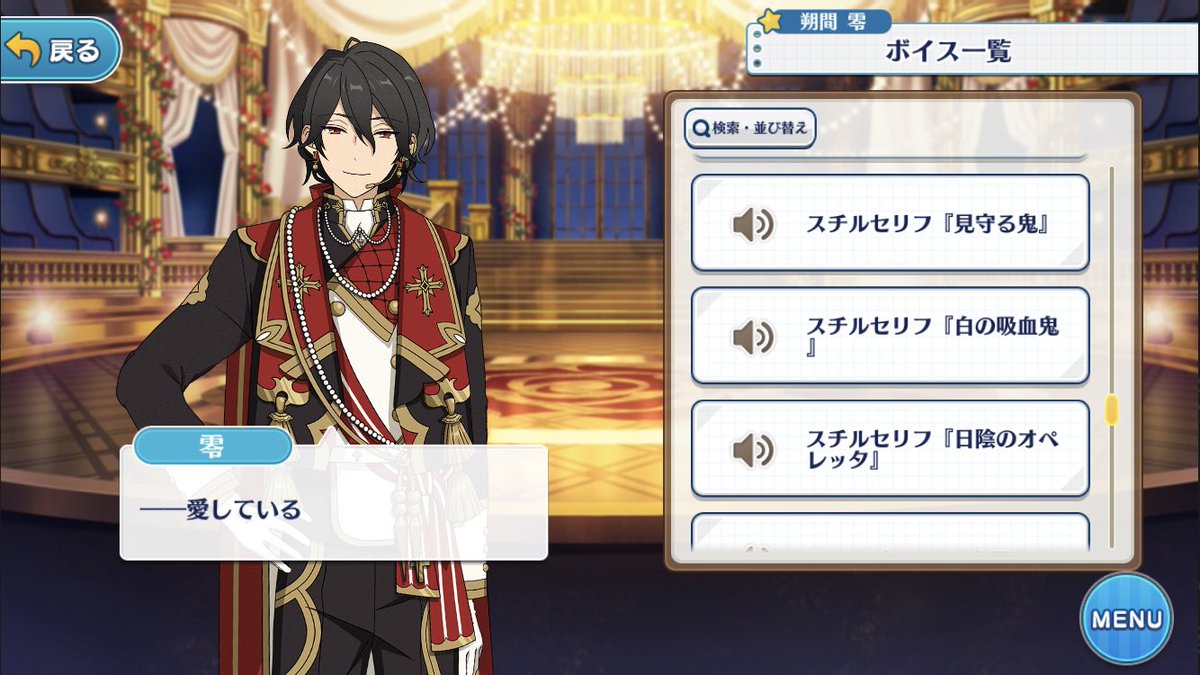This screenshot has width=1200, height=675.
Task: Open the 検索・並び替え search and sort options
Action: [750, 128]
